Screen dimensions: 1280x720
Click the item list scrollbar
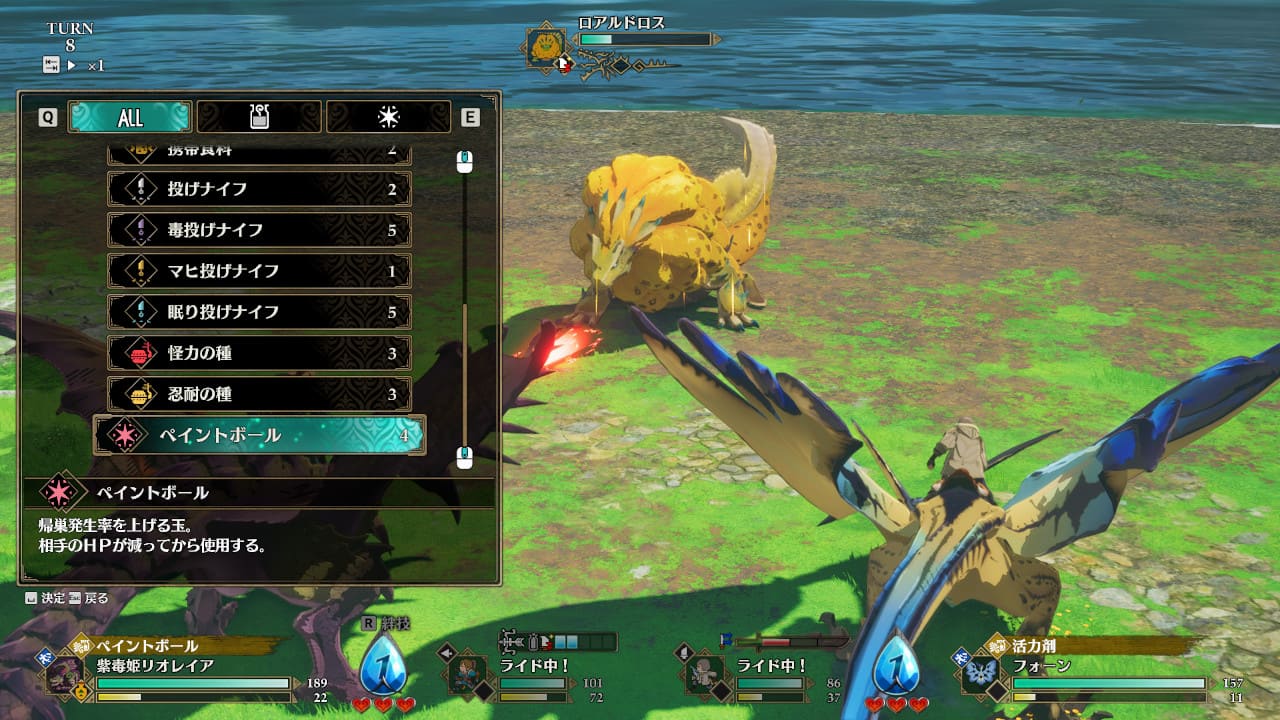(x=464, y=310)
